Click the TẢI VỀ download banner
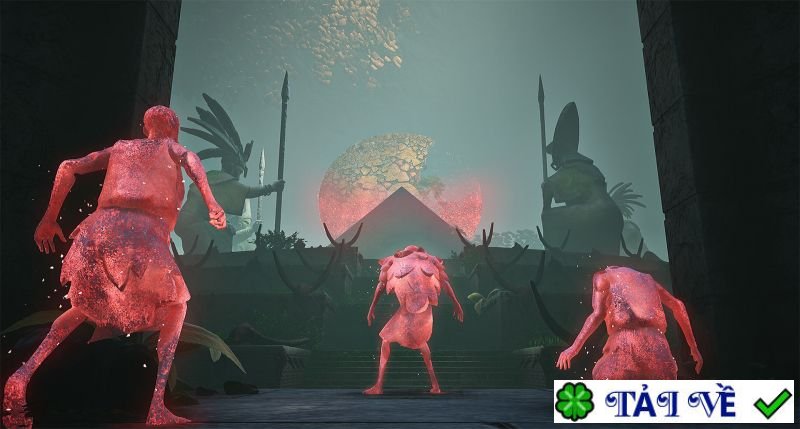 click(x=673, y=402)
